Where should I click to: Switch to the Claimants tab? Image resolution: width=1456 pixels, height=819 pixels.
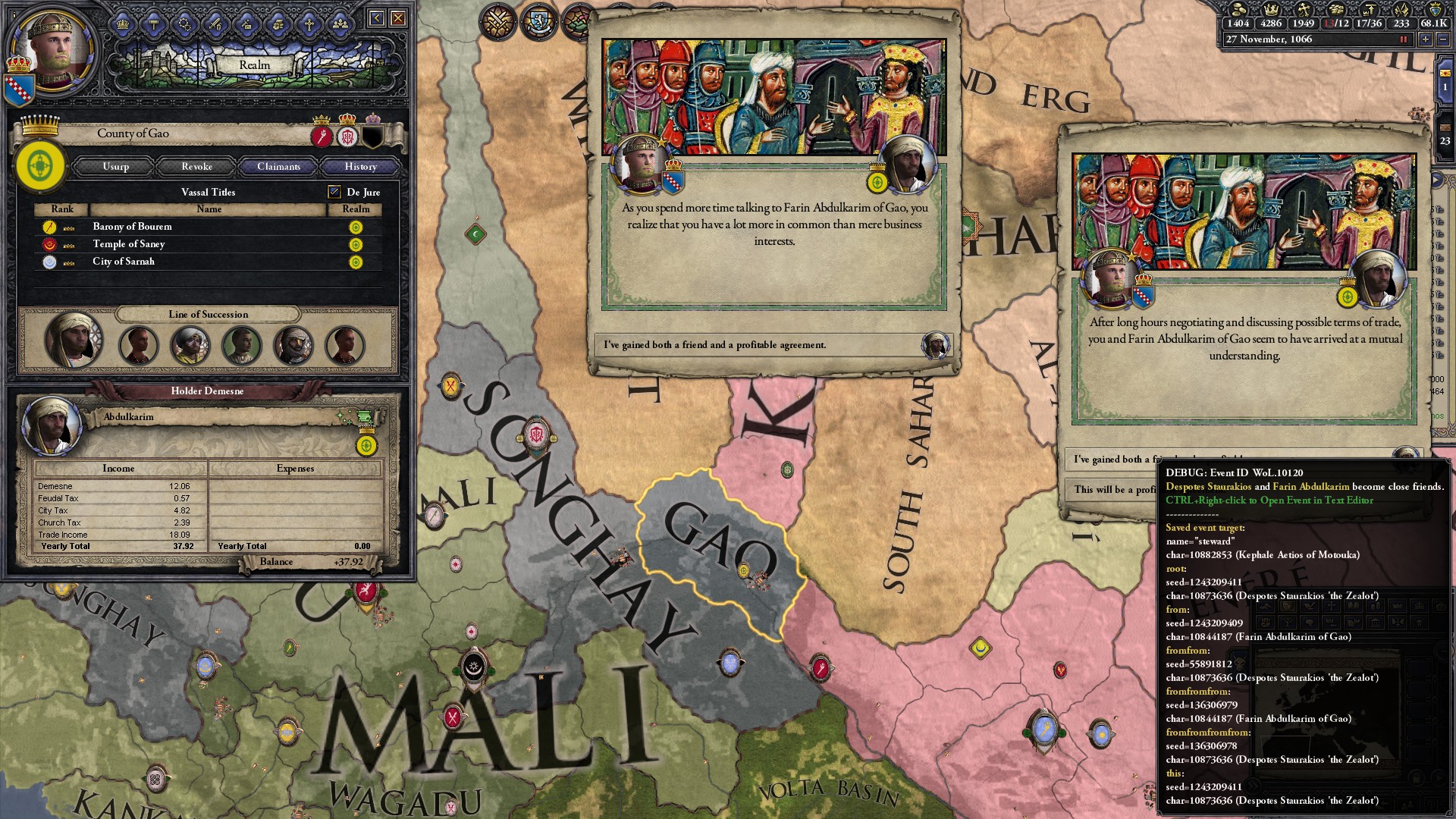[278, 166]
